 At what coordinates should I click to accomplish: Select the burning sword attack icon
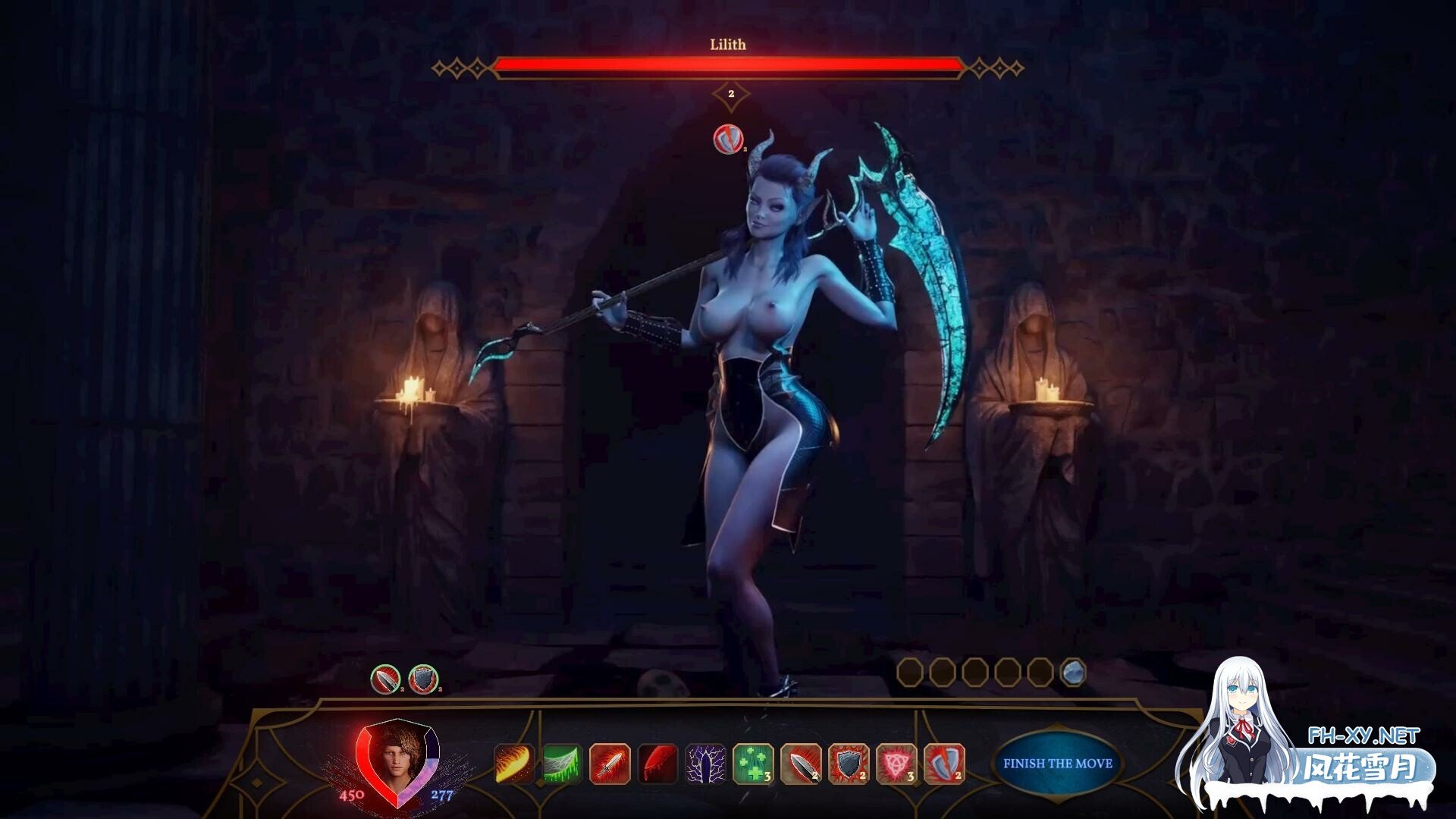tap(610, 764)
